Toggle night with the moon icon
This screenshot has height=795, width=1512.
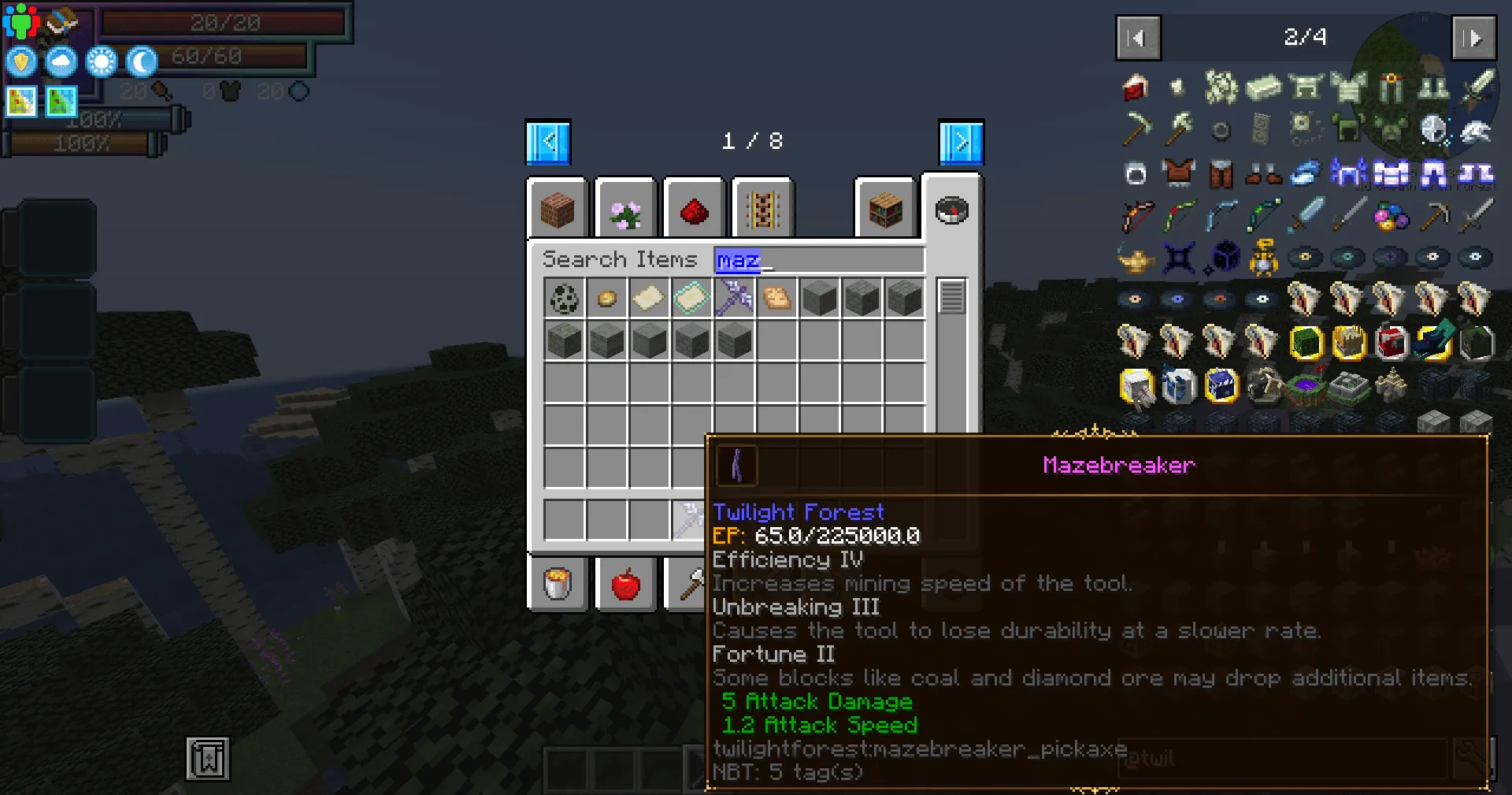(x=141, y=61)
